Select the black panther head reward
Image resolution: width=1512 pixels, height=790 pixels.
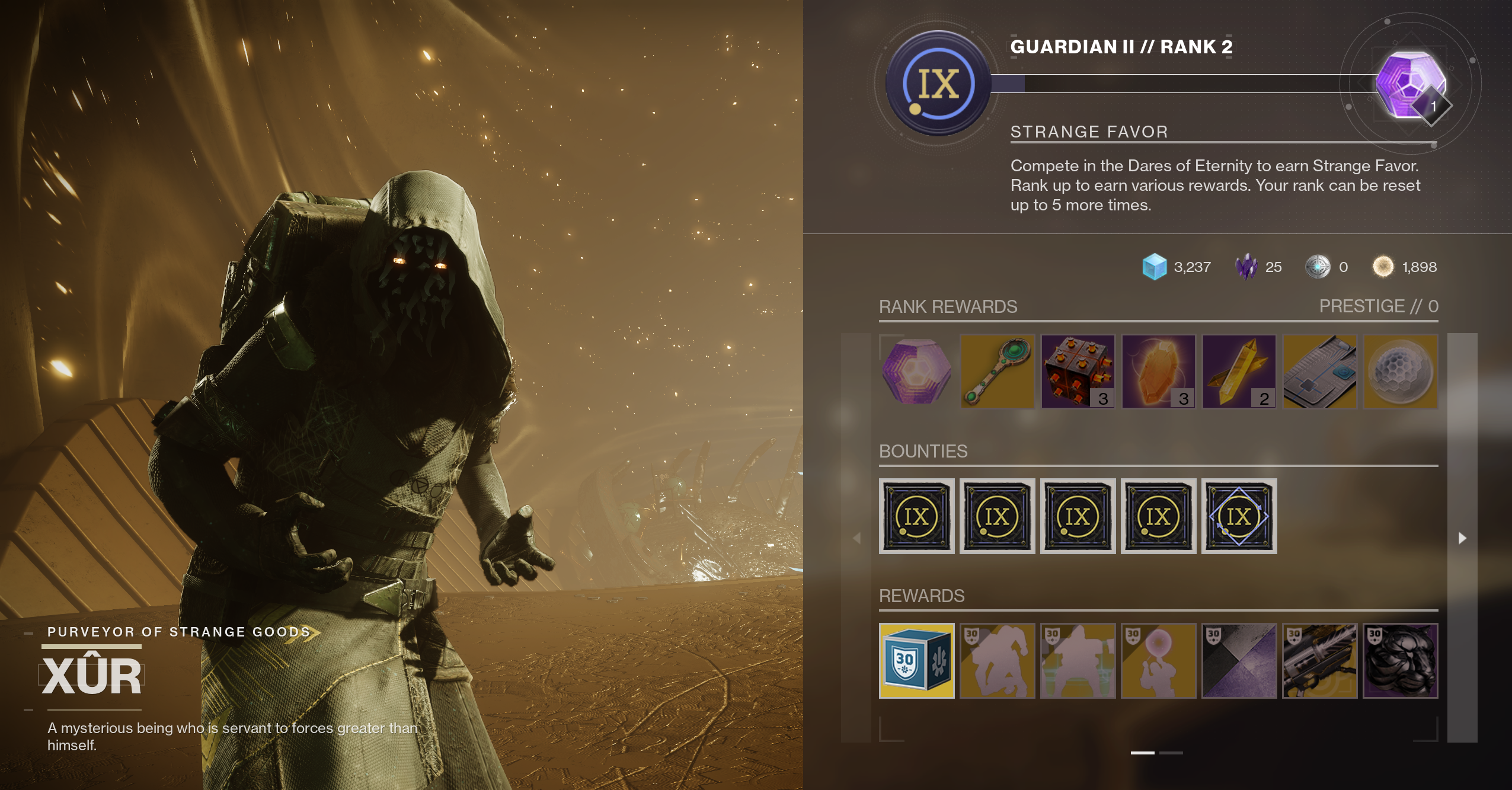click(1400, 661)
